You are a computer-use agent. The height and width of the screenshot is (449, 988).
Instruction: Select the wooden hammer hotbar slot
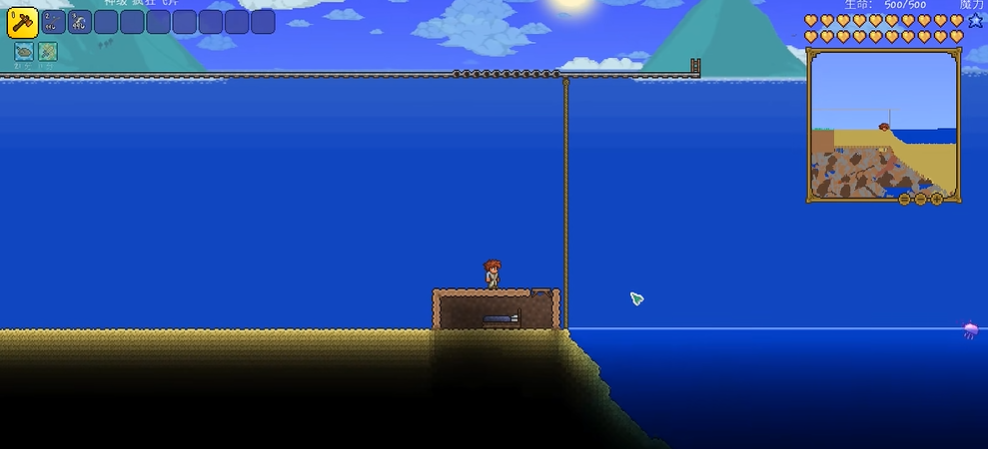coord(22,22)
